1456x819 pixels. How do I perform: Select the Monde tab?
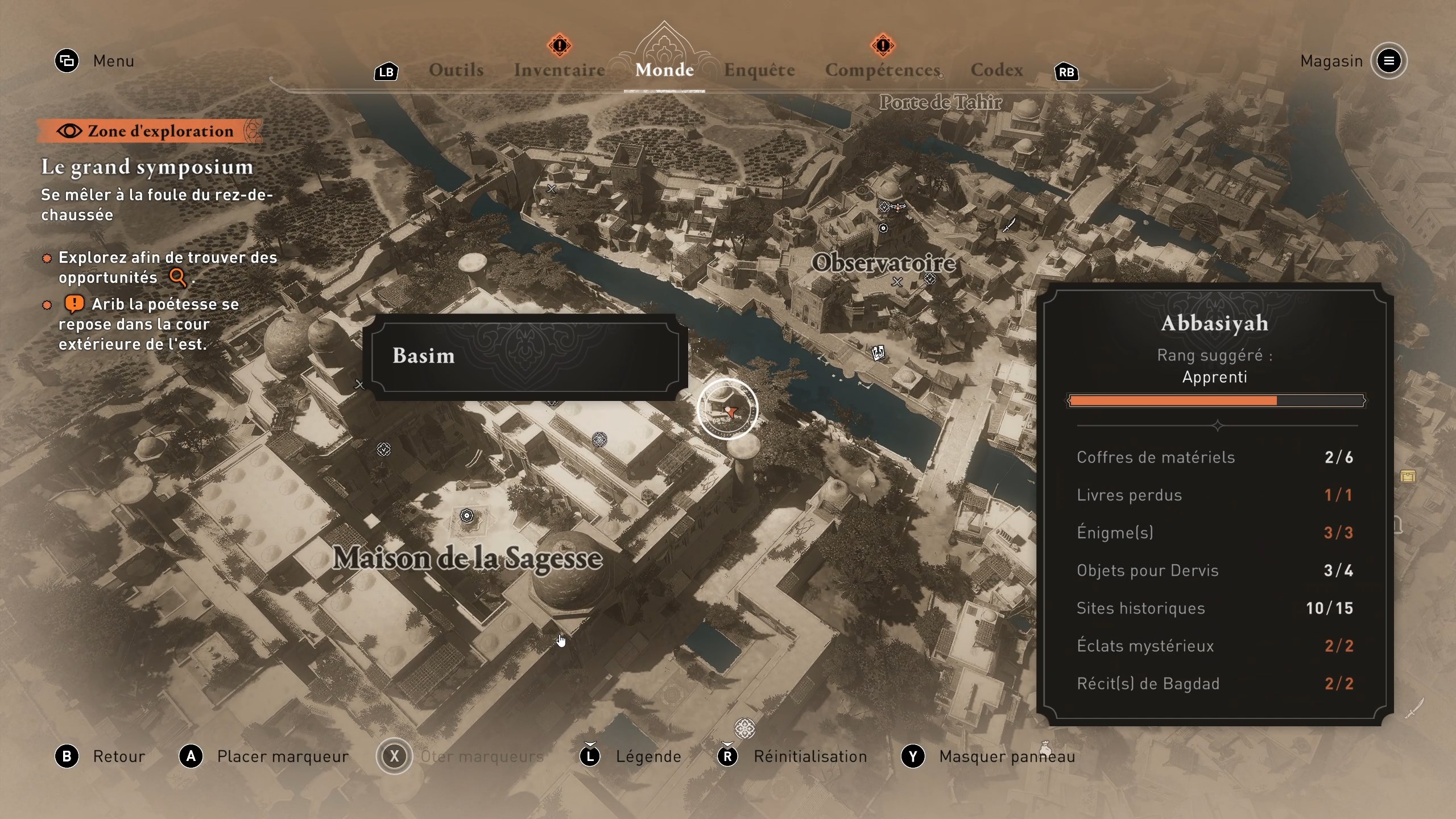tap(664, 70)
